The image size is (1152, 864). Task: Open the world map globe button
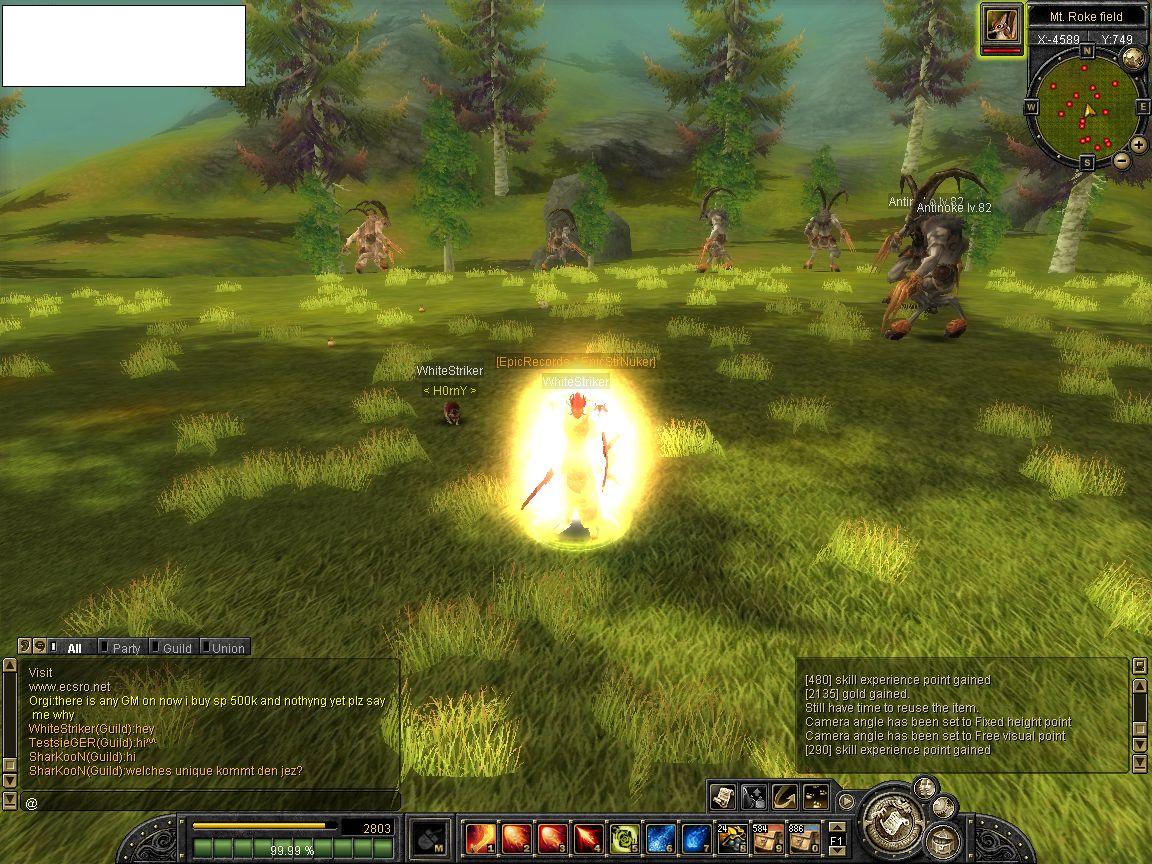point(1132,57)
